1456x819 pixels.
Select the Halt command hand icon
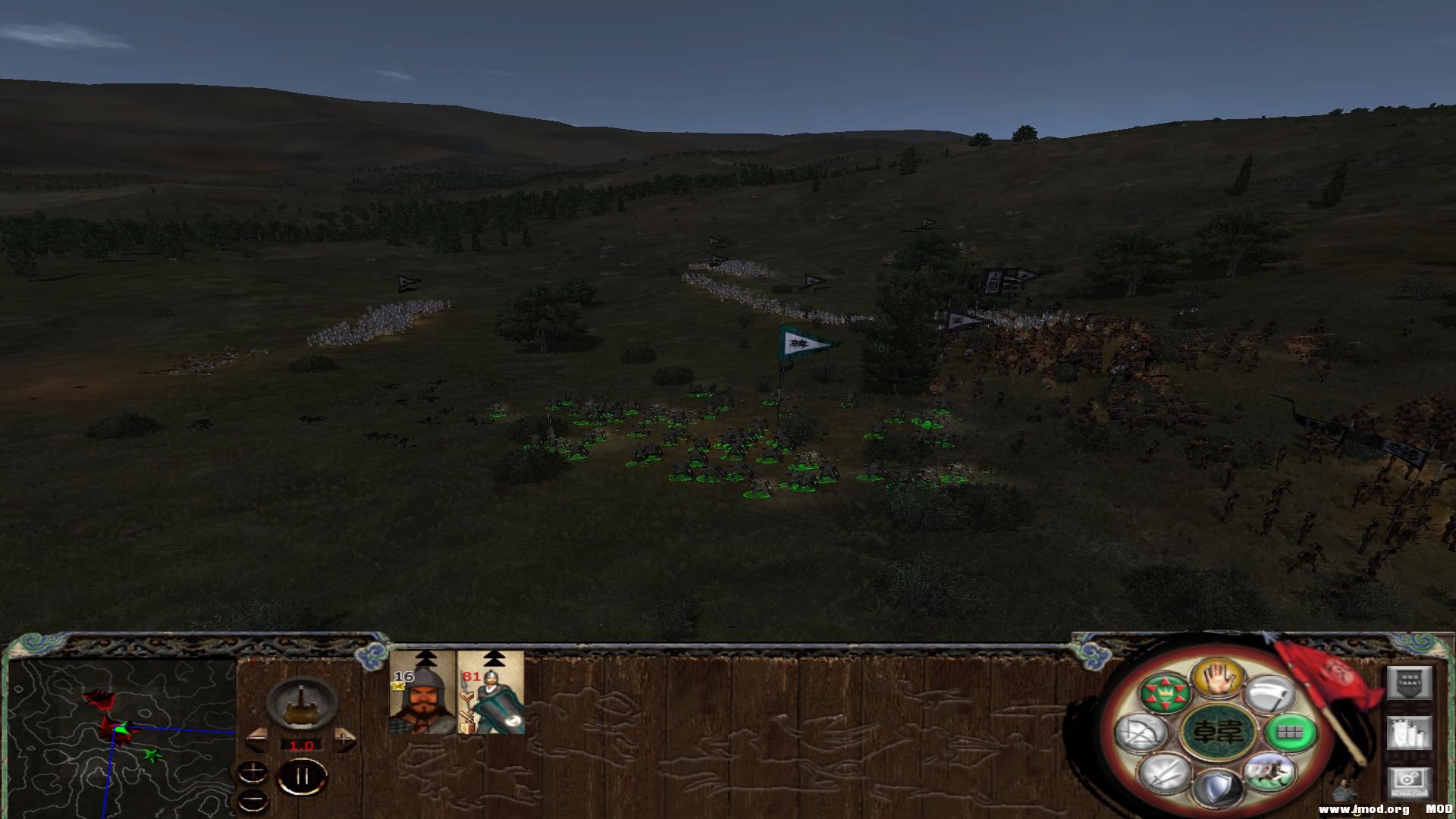point(1219,679)
